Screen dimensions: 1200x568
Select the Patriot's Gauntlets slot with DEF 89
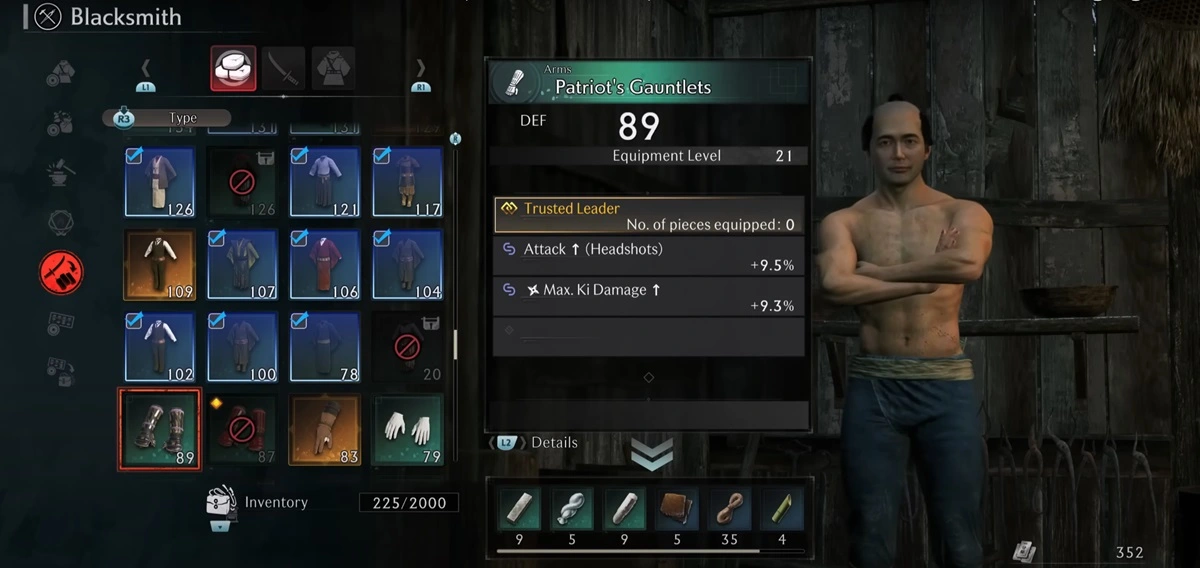pos(159,428)
